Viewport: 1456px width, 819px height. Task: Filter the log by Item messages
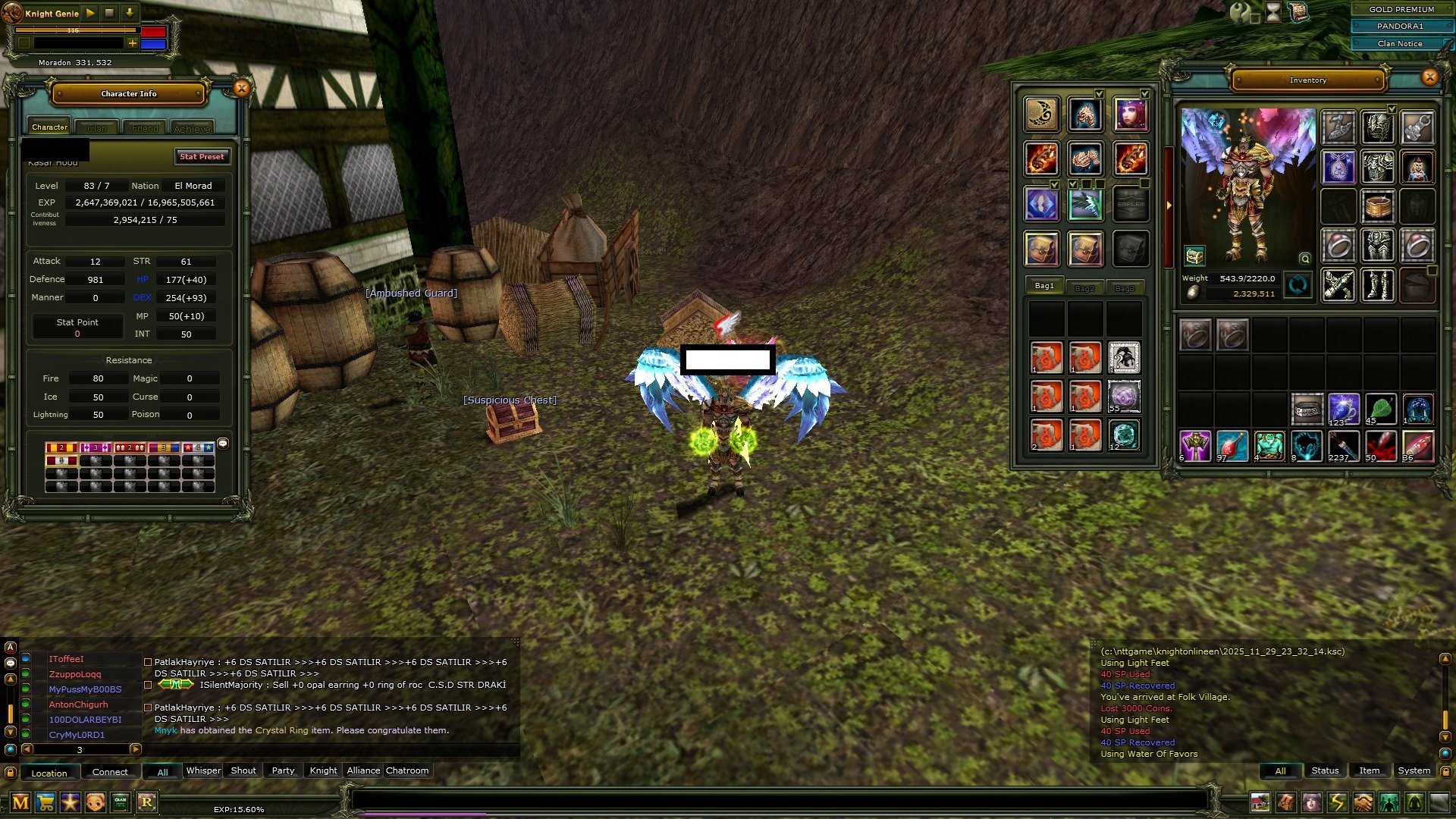click(1369, 770)
